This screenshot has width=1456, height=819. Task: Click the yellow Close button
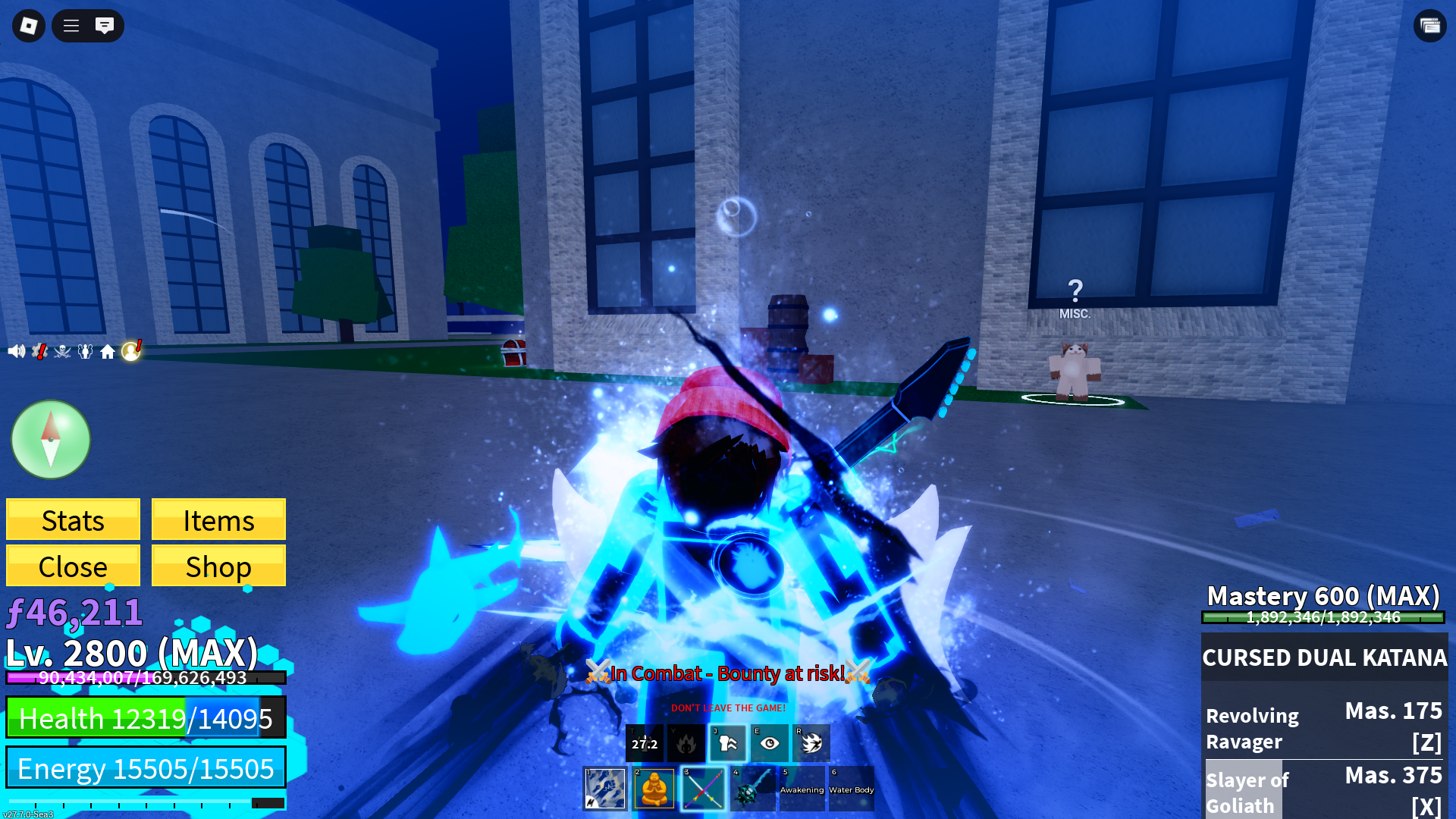[73, 566]
